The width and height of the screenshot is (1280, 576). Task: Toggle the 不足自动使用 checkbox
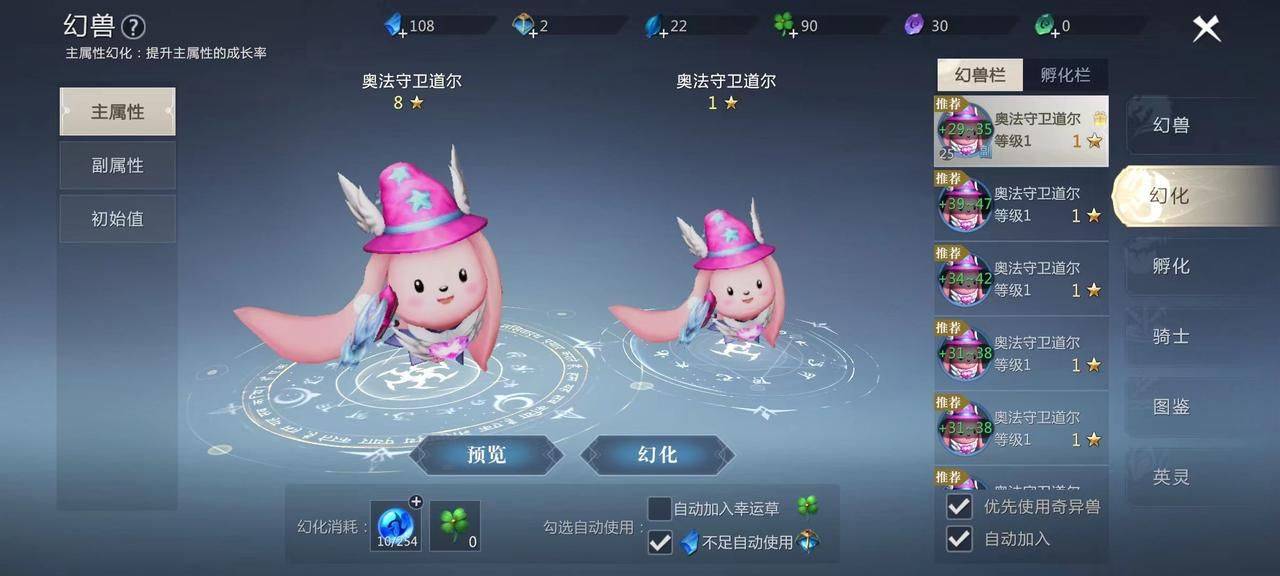click(x=660, y=542)
